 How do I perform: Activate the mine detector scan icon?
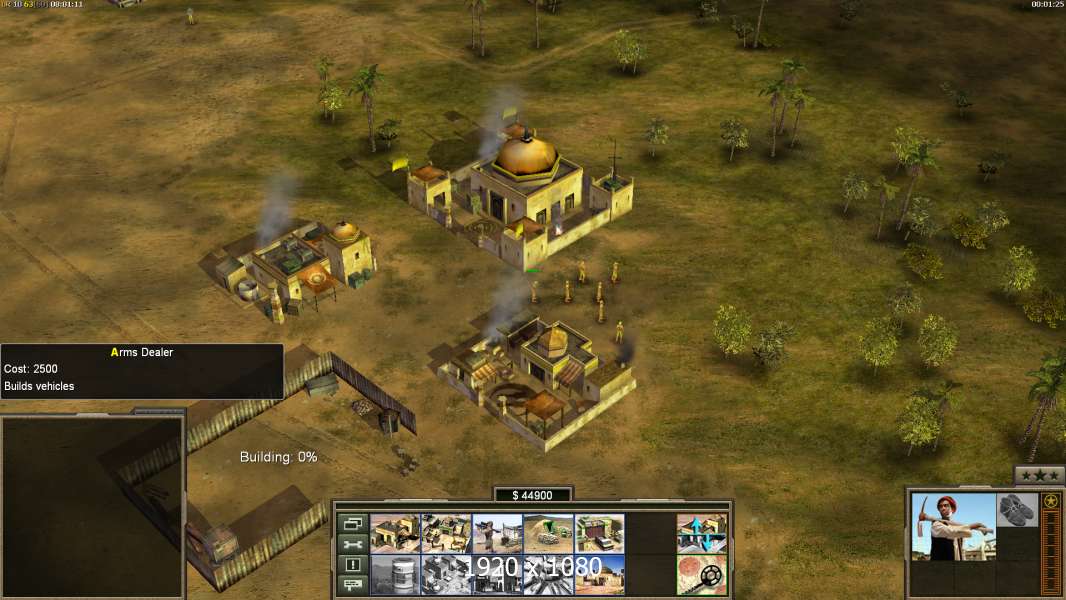(x=701, y=574)
